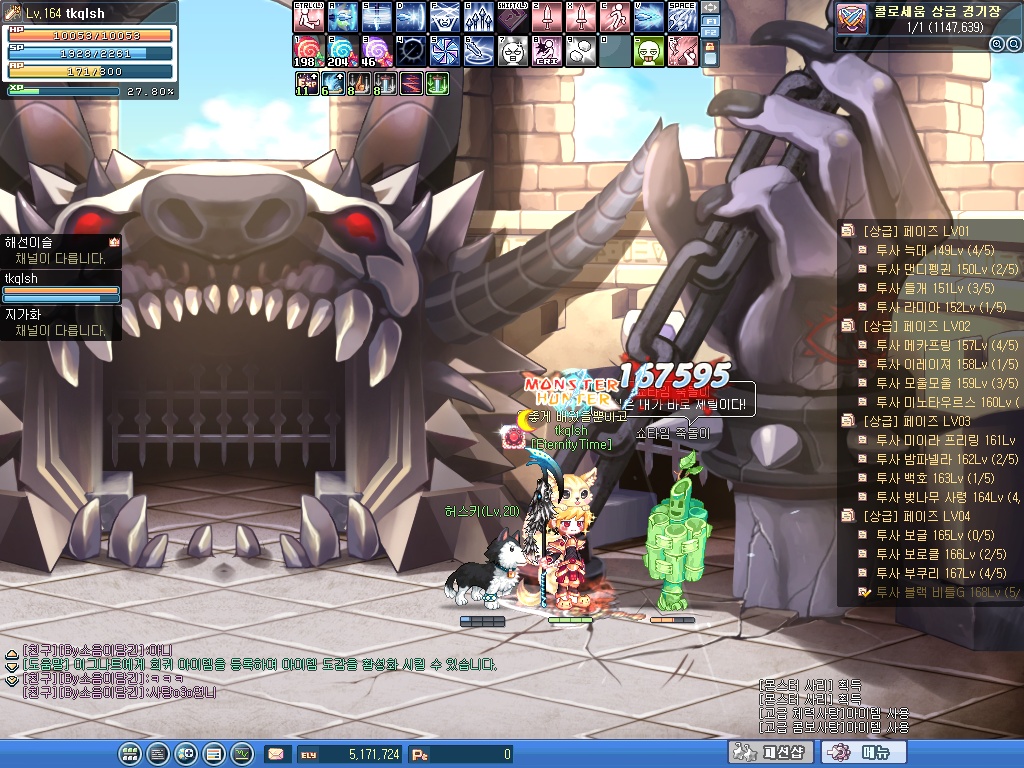Use the purple swirl candy slot

[376, 51]
